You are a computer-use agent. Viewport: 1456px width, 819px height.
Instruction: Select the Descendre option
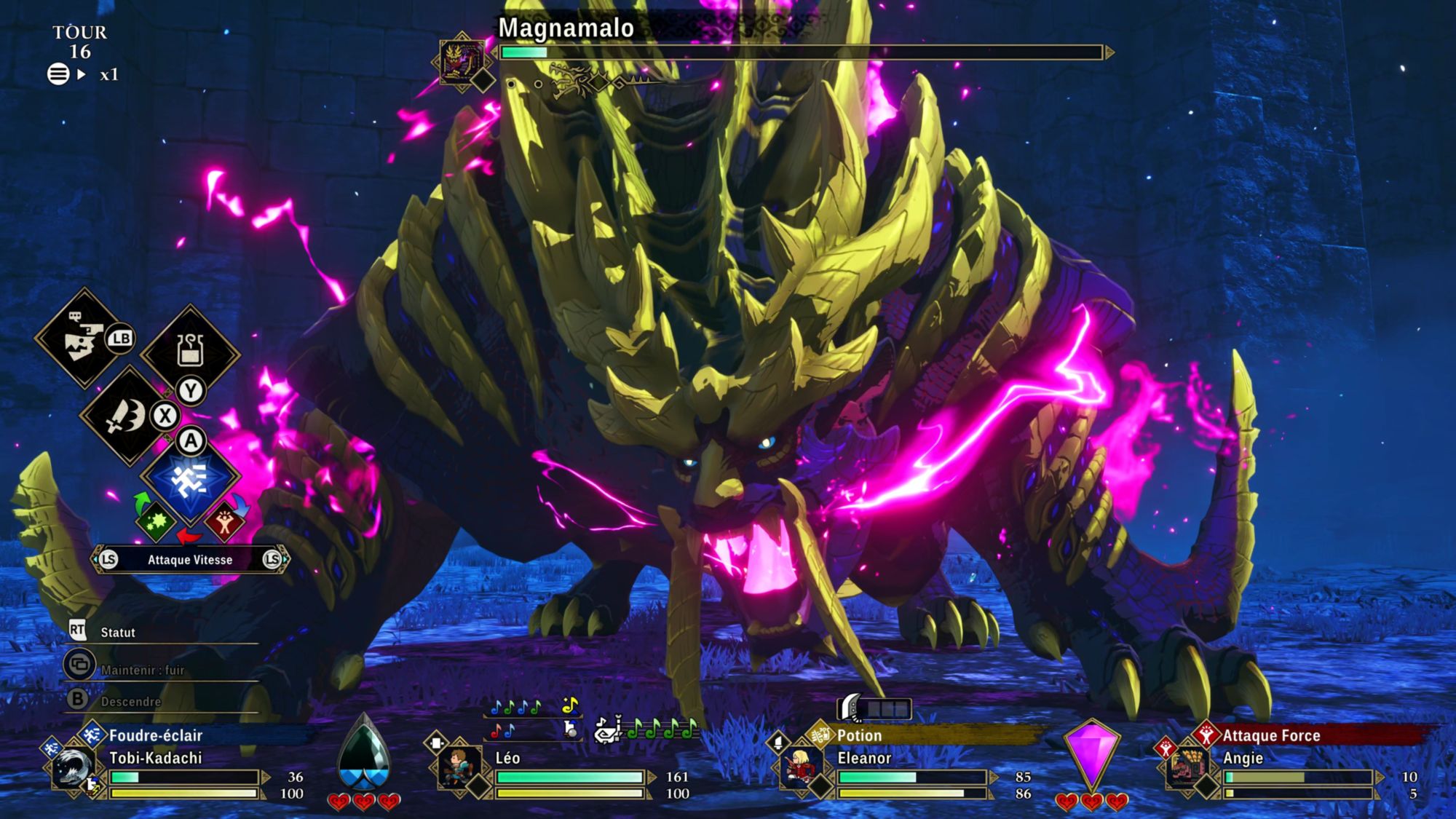tap(130, 702)
